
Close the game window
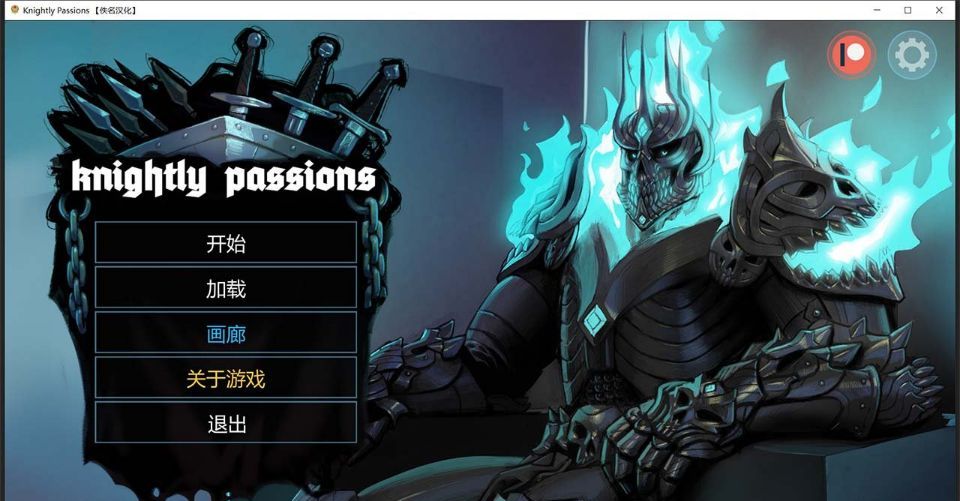[939, 10]
